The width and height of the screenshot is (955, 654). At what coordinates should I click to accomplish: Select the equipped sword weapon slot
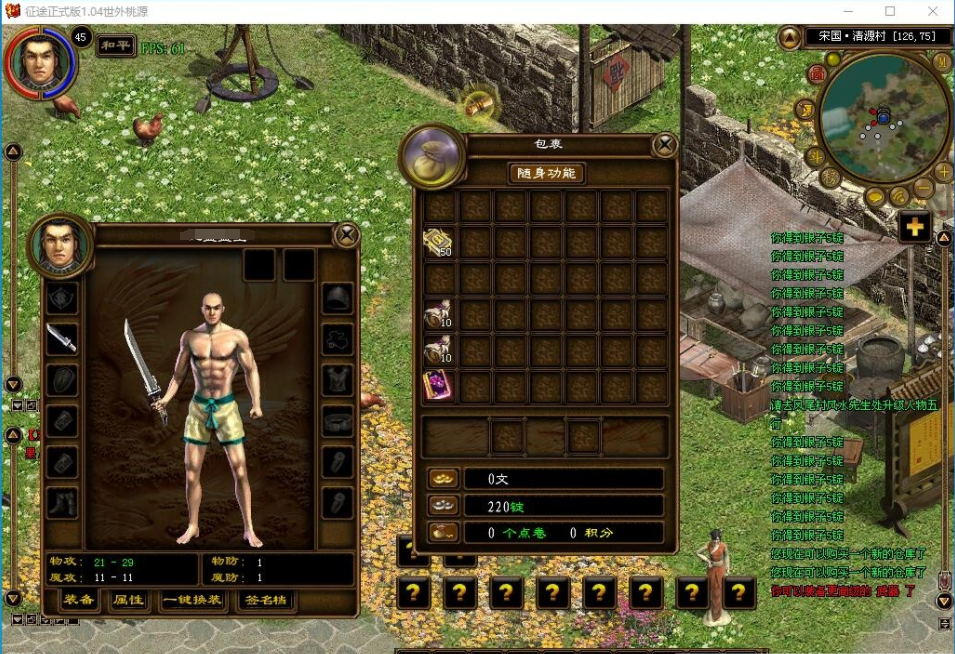tap(62, 339)
